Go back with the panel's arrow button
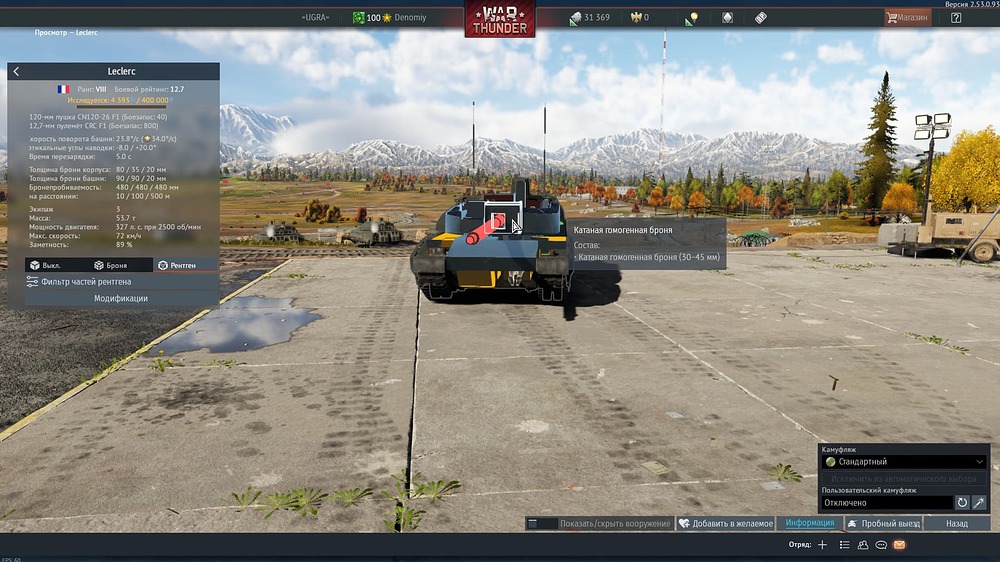 16,72
